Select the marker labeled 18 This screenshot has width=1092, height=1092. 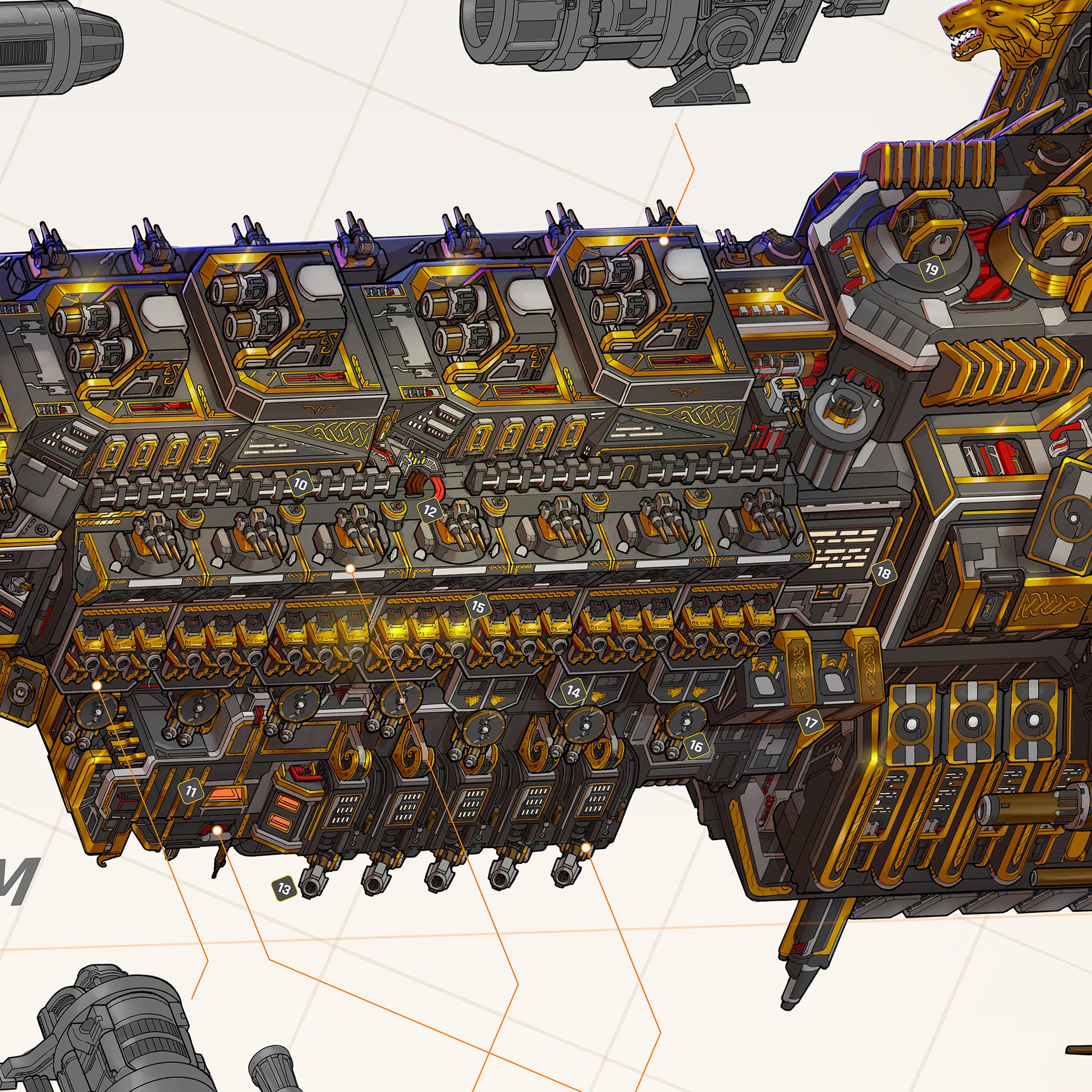tap(884, 573)
